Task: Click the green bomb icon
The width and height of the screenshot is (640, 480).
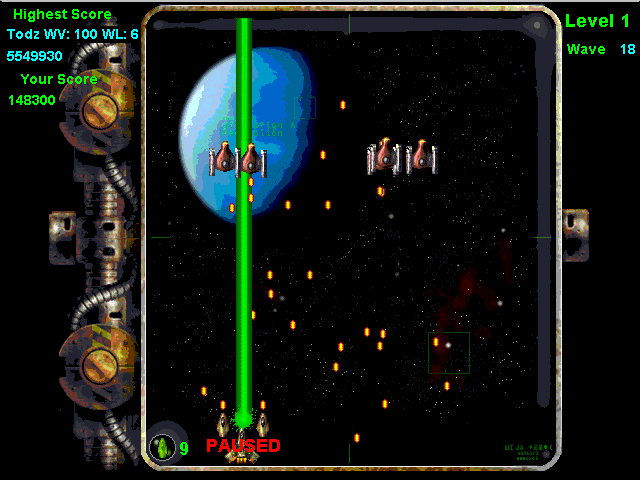Action: (x=163, y=447)
